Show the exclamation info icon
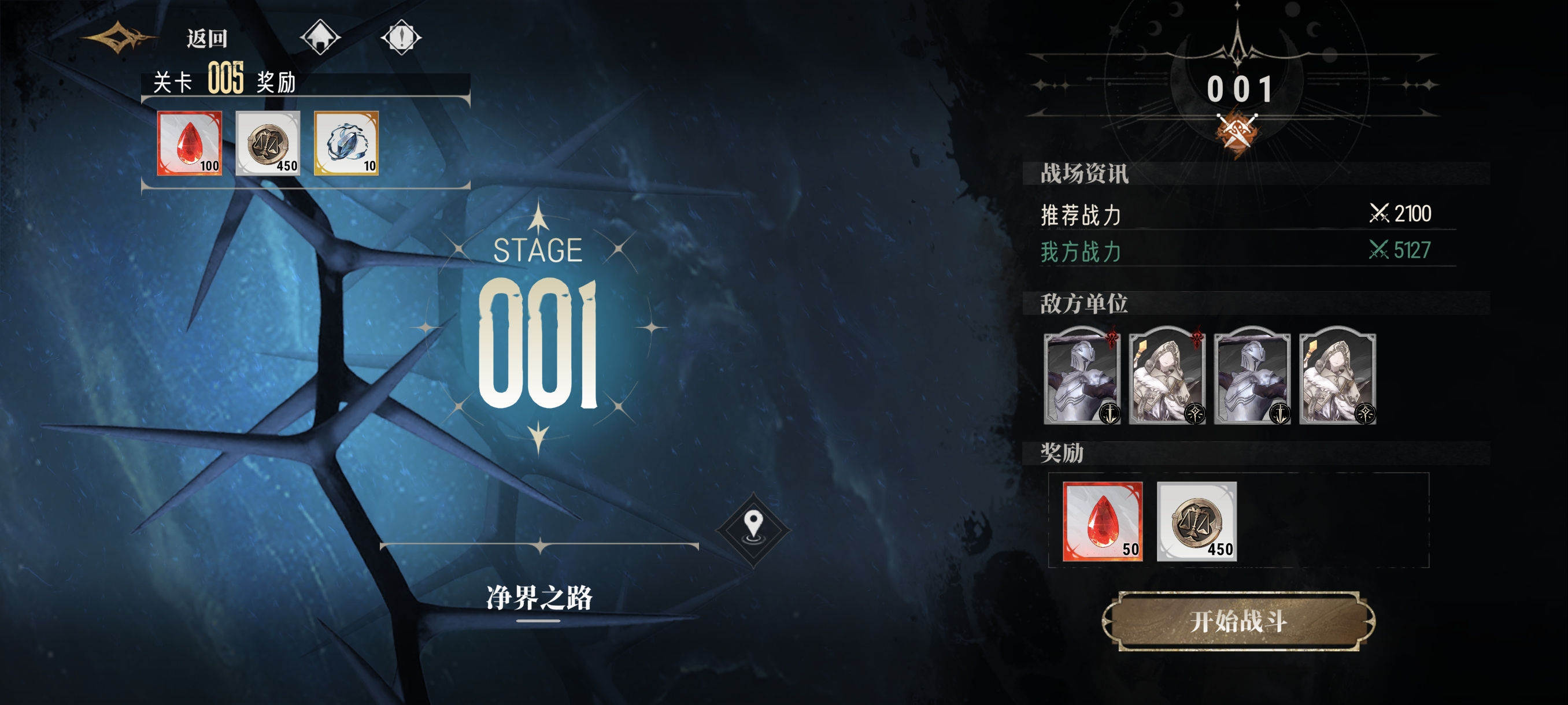Image resolution: width=1568 pixels, height=705 pixels. [401, 38]
